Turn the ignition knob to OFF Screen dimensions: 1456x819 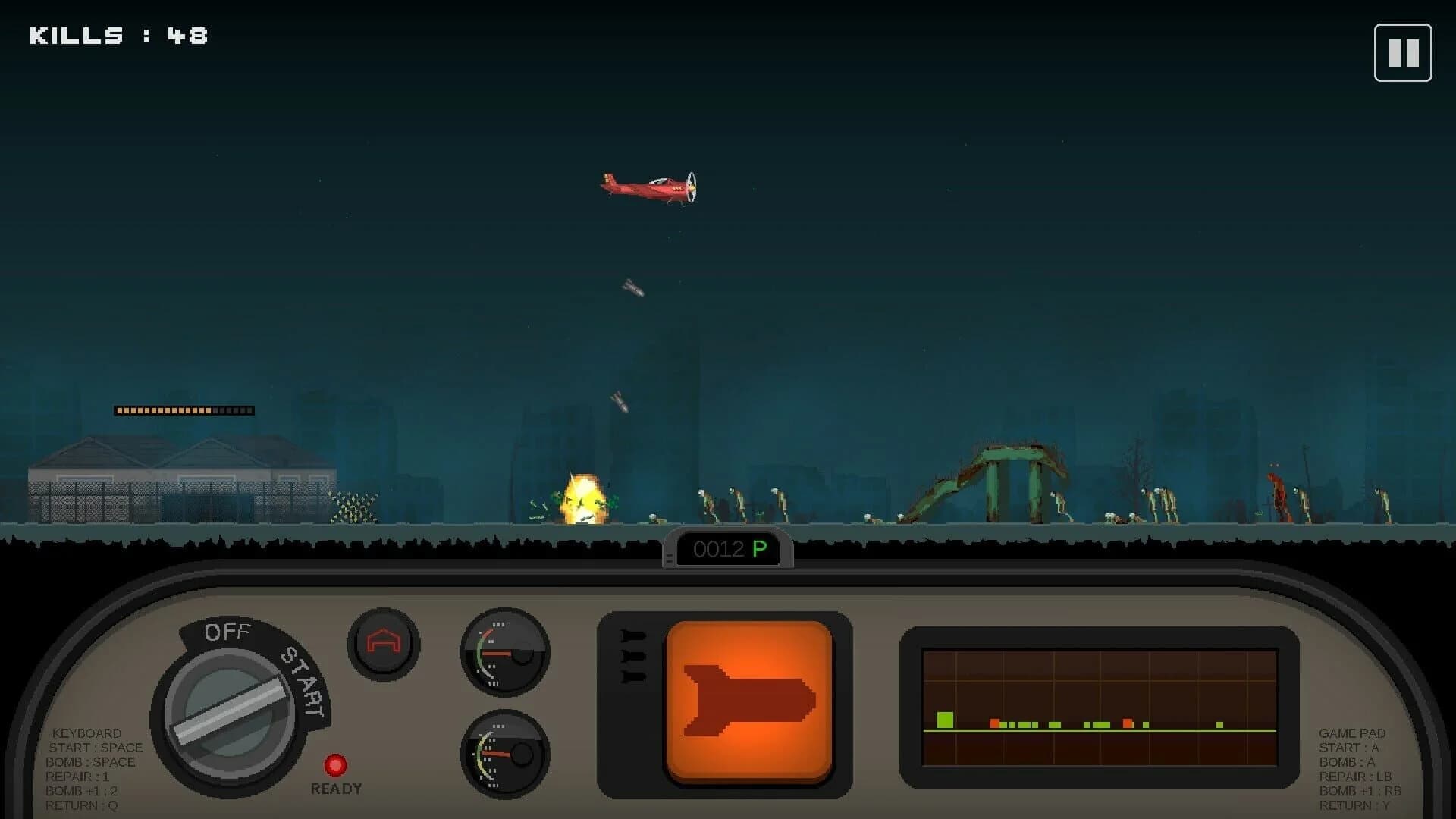click(227, 631)
